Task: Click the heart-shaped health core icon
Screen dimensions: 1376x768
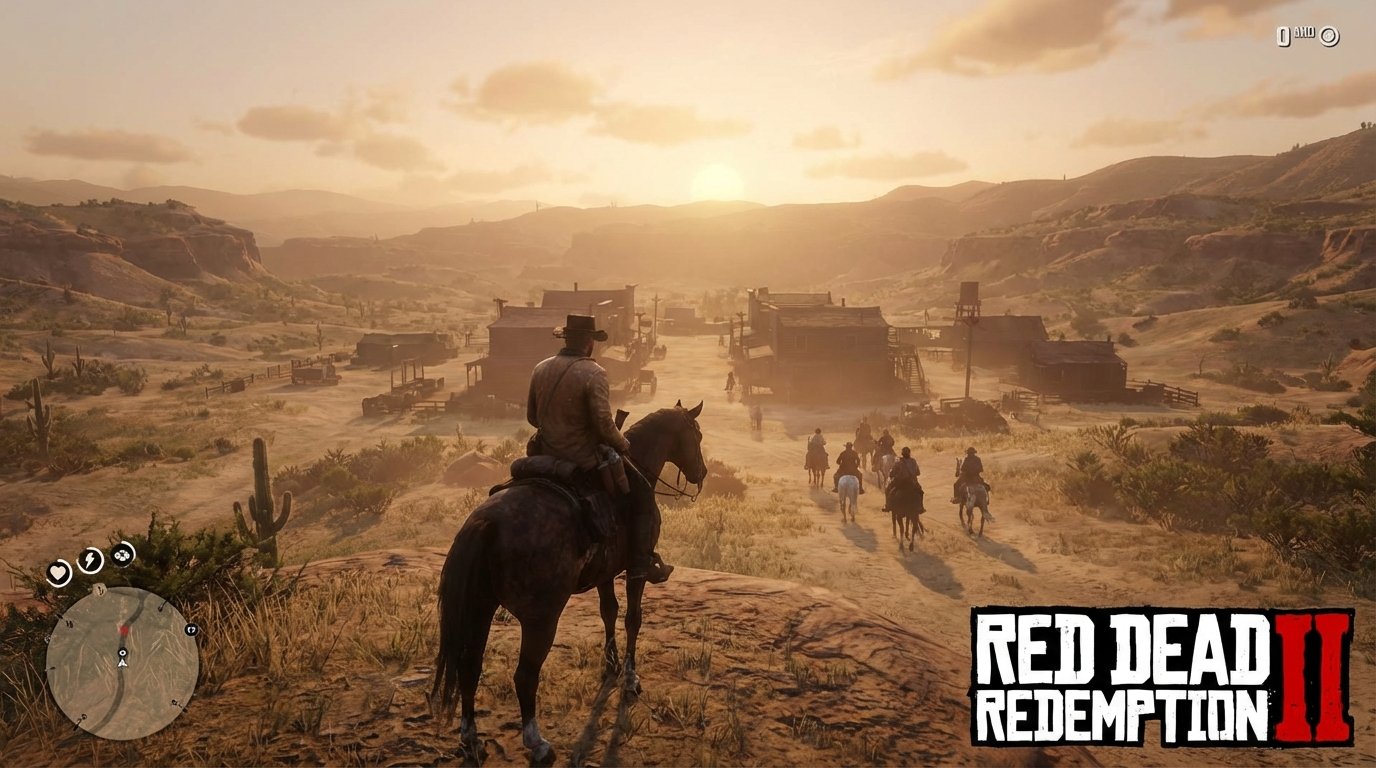Action: (x=59, y=573)
